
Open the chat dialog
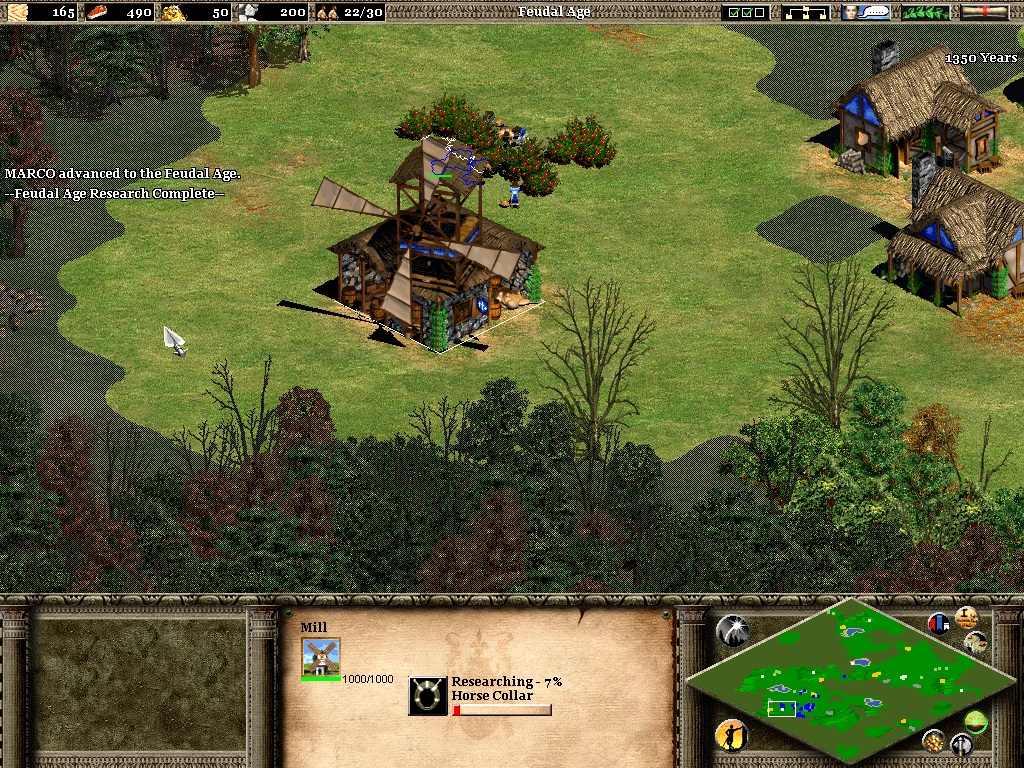(x=867, y=12)
